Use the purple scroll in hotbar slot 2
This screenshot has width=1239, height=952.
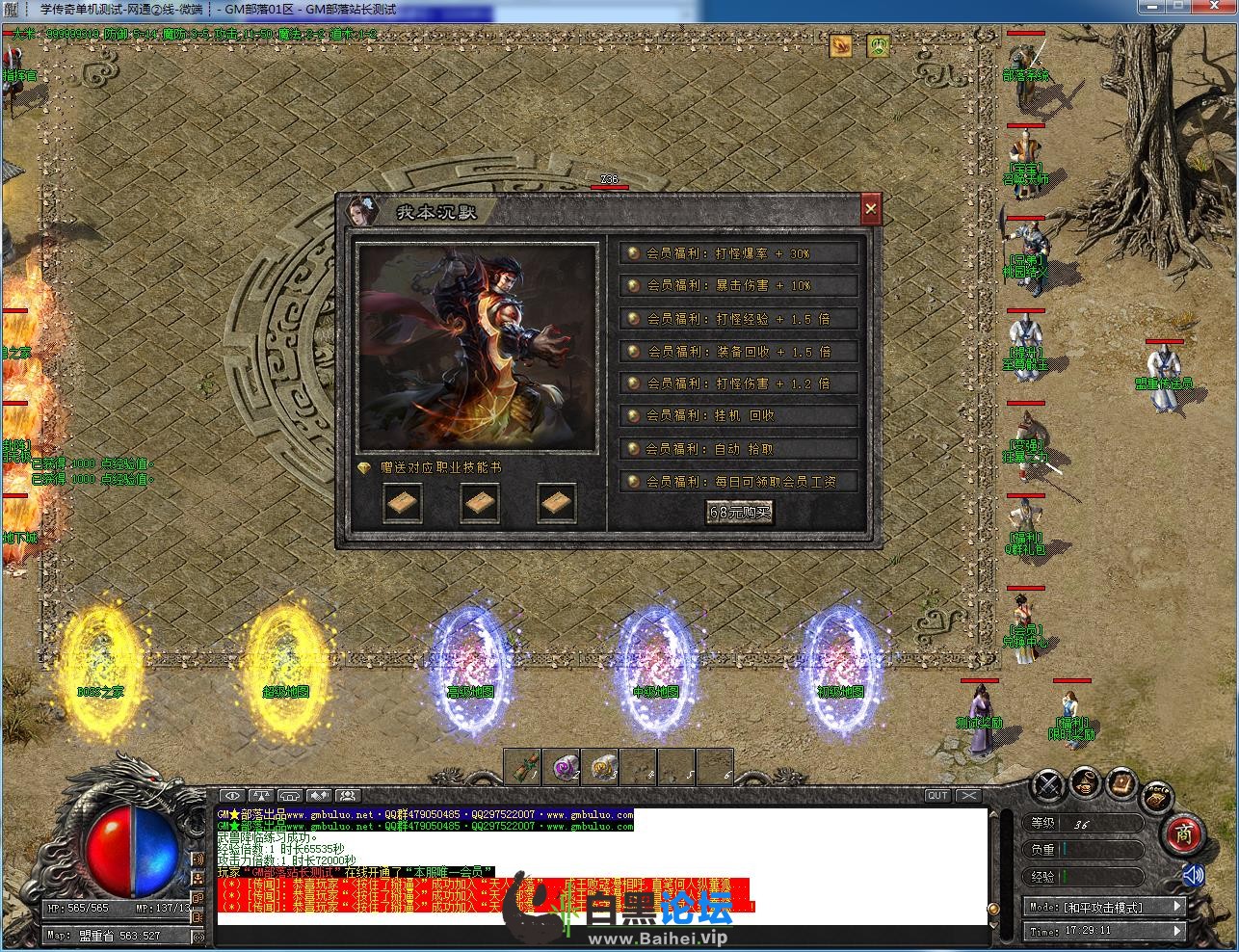tap(562, 767)
